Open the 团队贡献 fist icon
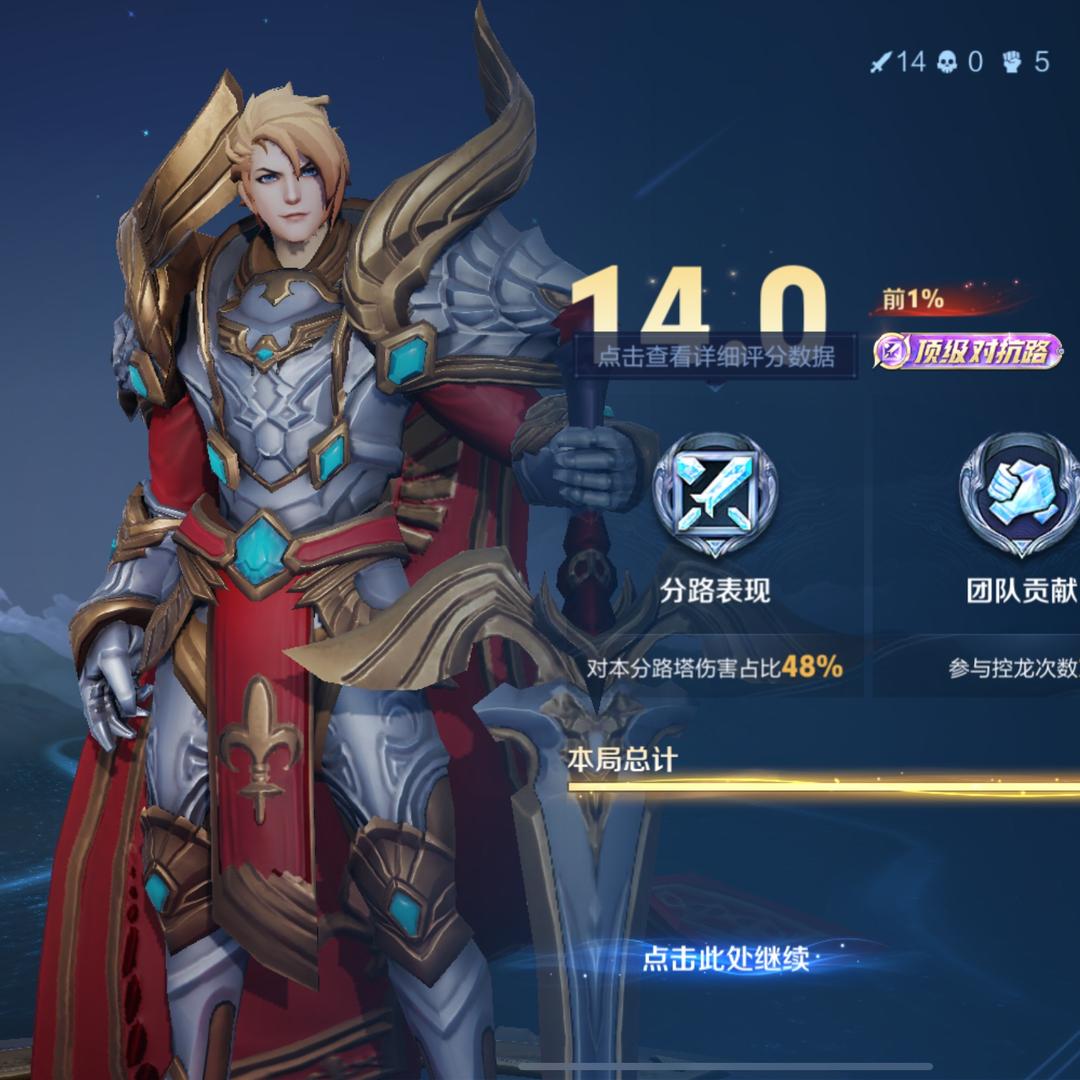 tap(1018, 494)
